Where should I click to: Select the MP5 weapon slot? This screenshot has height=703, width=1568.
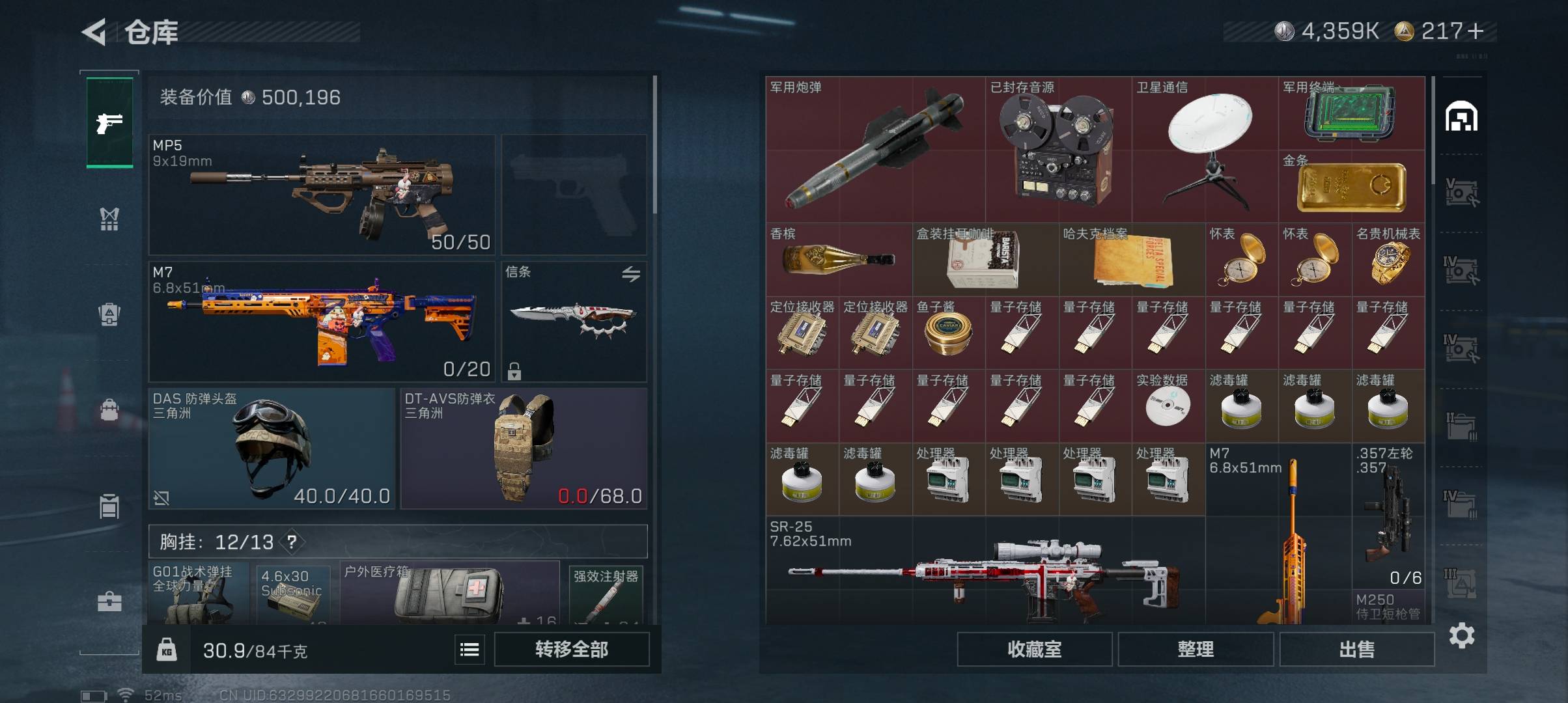pos(322,195)
